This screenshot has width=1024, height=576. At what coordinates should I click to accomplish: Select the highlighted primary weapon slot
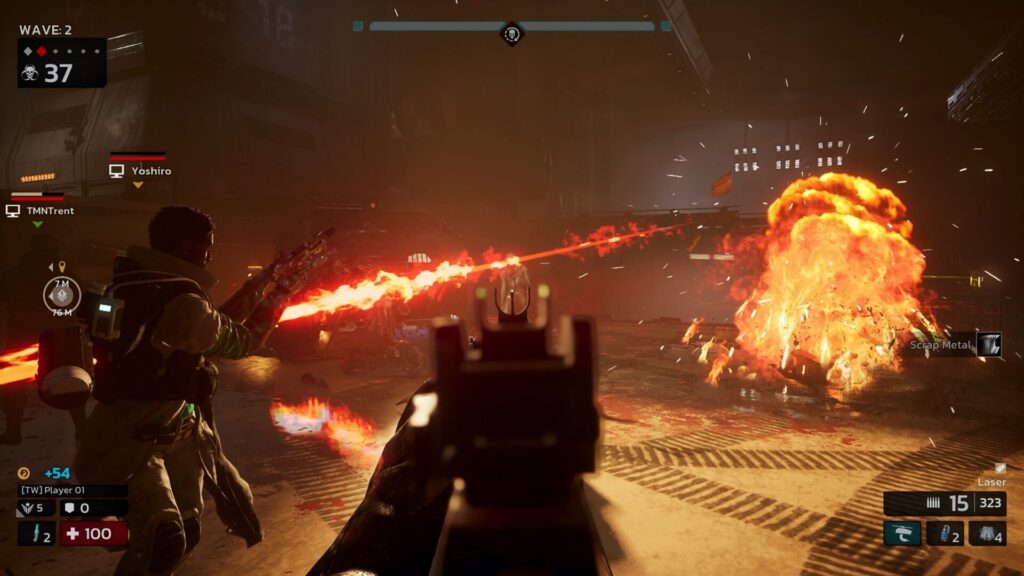coord(901,534)
